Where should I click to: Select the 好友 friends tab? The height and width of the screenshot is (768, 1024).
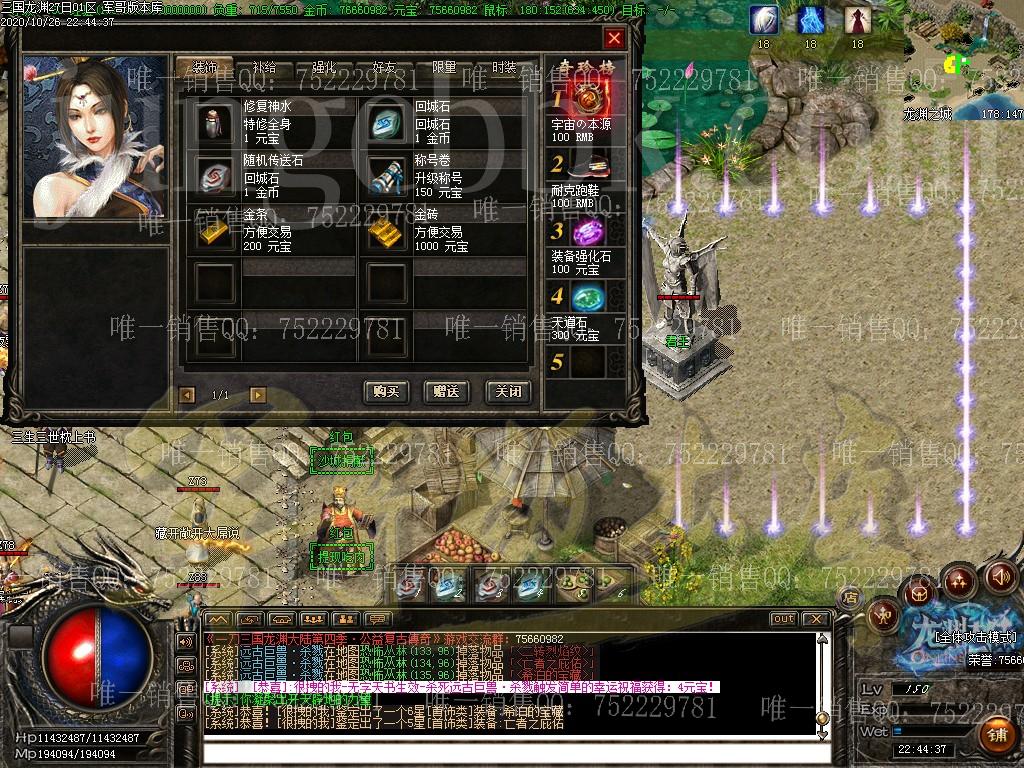pyautogui.click(x=384, y=68)
